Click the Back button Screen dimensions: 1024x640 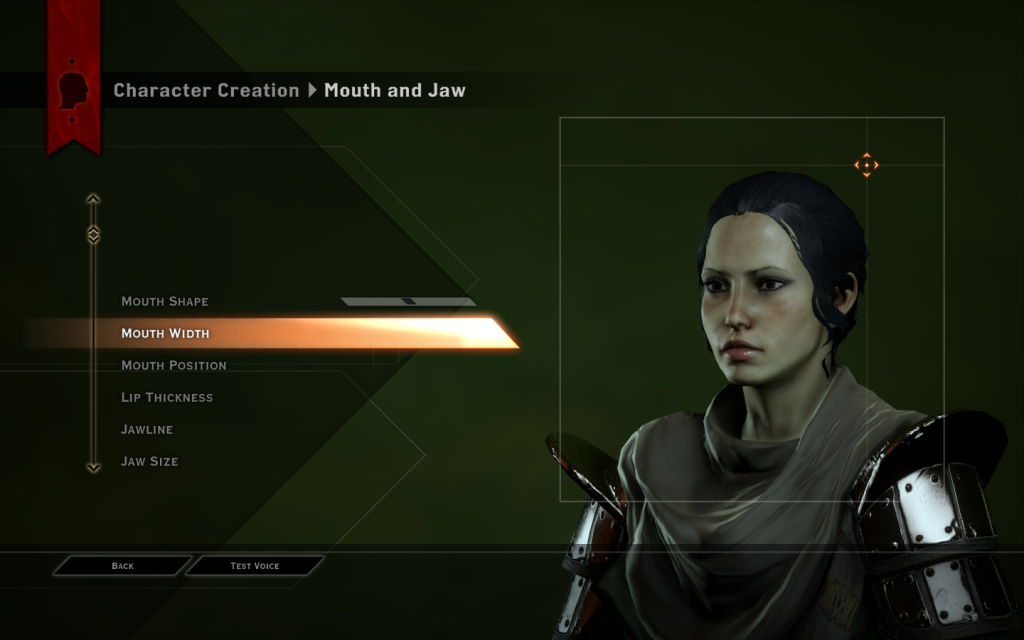click(122, 566)
